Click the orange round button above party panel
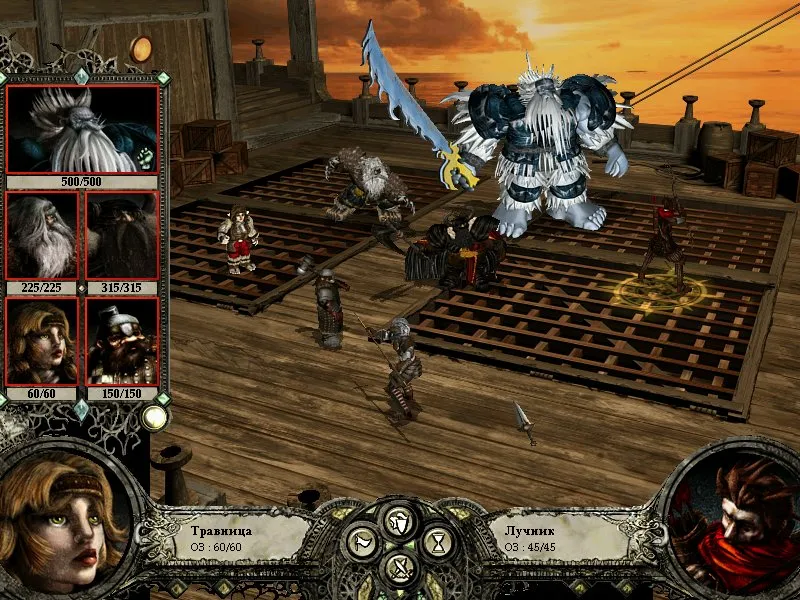This screenshot has height=600, width=800. 142,48
